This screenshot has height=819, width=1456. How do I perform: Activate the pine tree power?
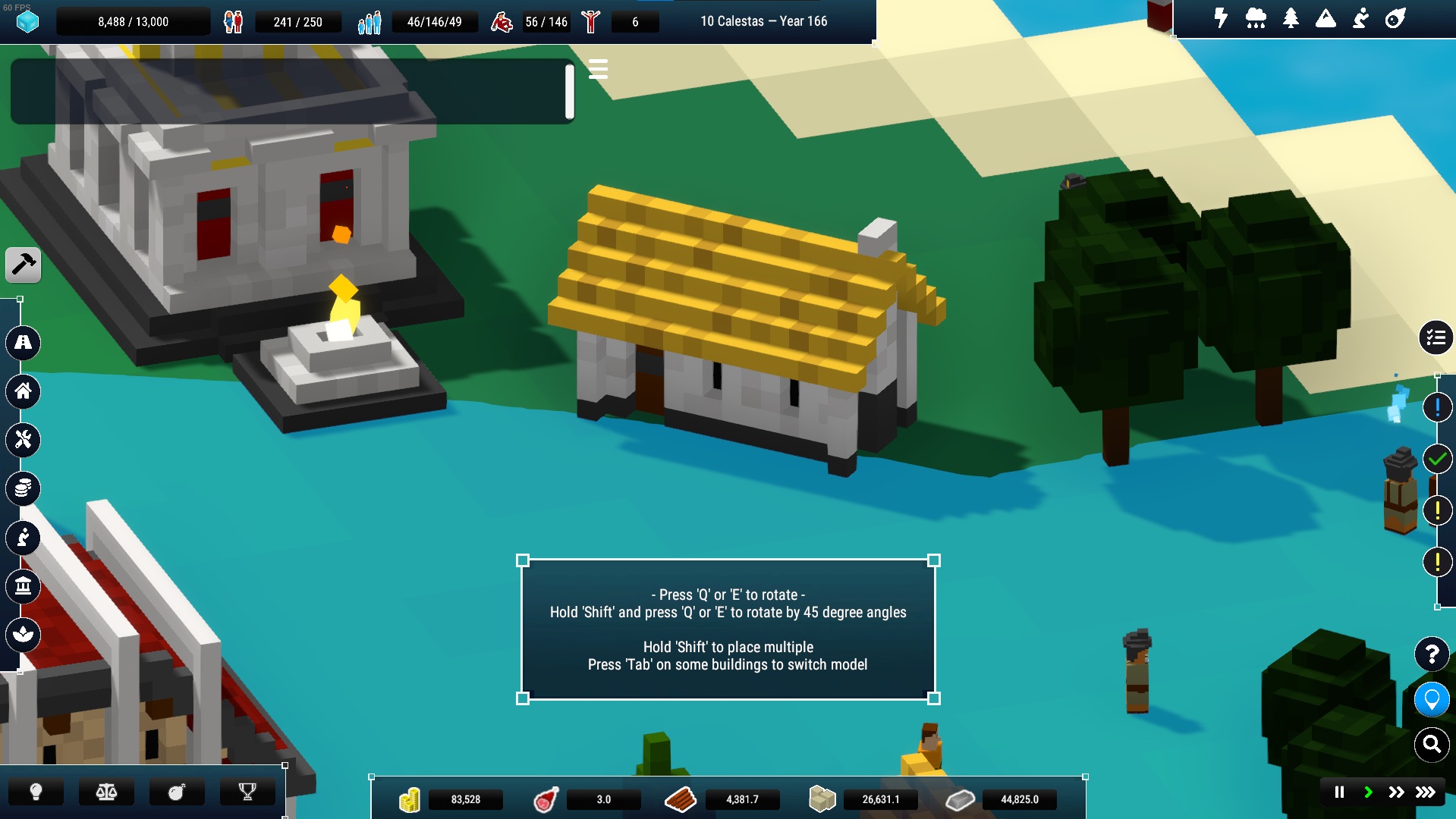coord(1291,18)
